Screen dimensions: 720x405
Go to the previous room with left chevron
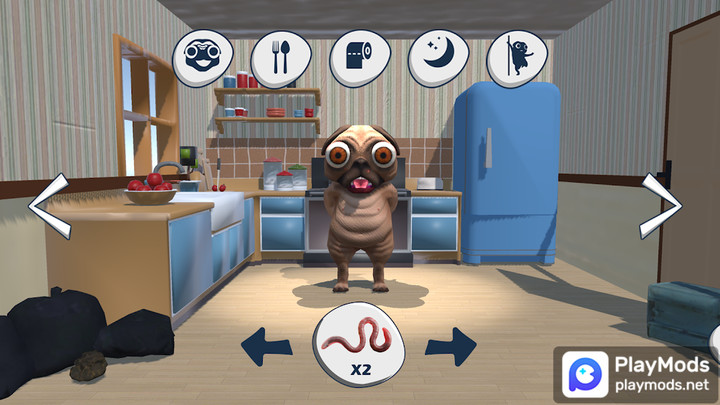(48, 206)
